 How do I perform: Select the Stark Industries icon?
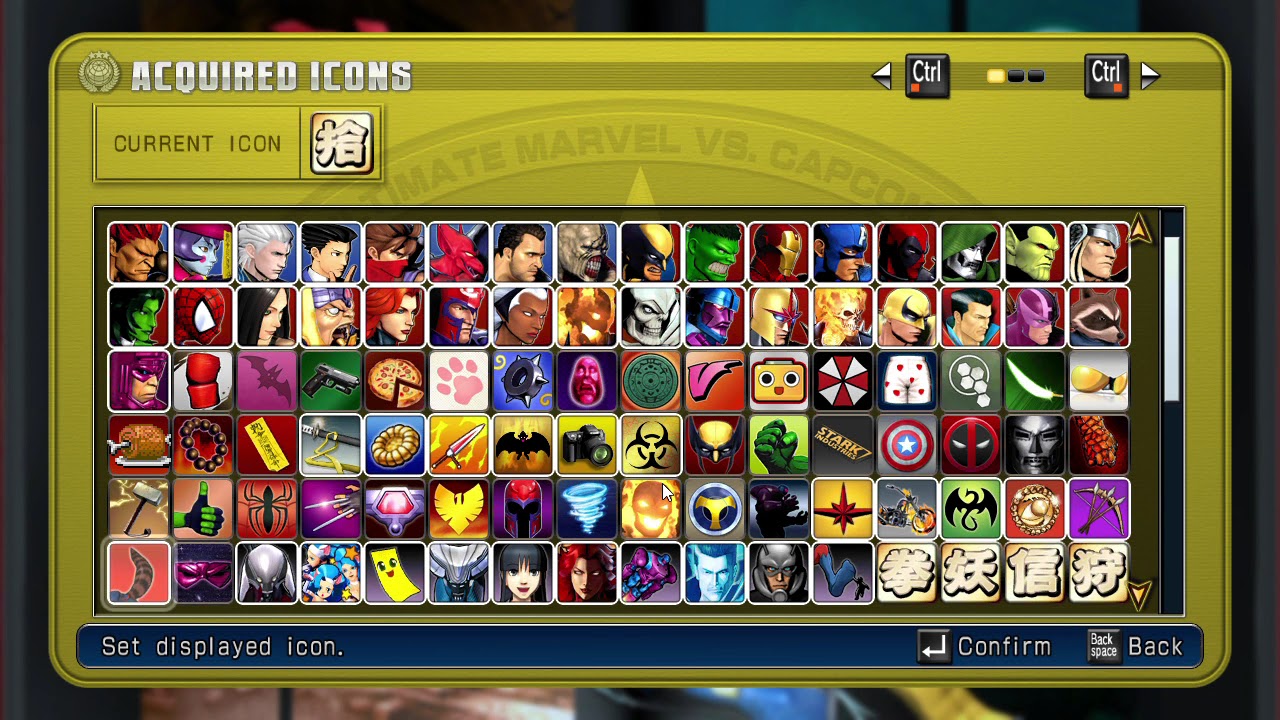click(843, 444)
